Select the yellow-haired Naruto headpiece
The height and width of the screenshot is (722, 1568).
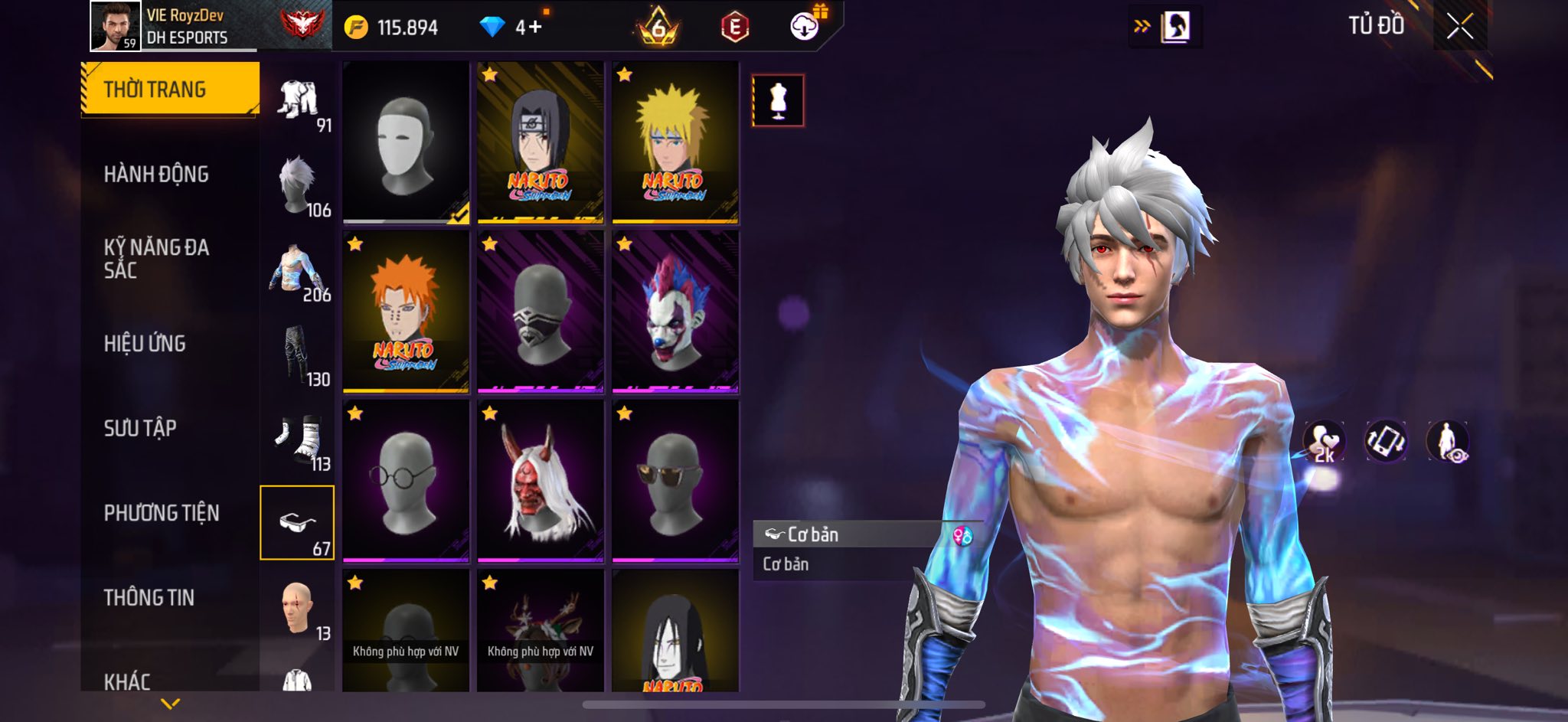click(675, 142)
